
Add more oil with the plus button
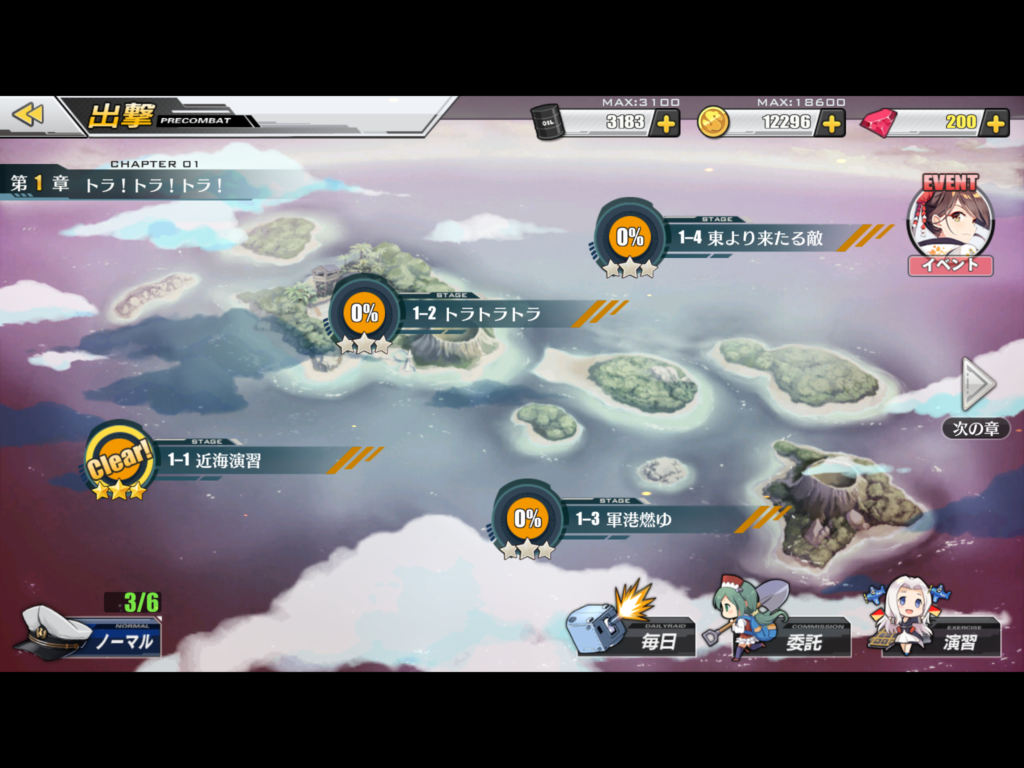coord(665,123)
